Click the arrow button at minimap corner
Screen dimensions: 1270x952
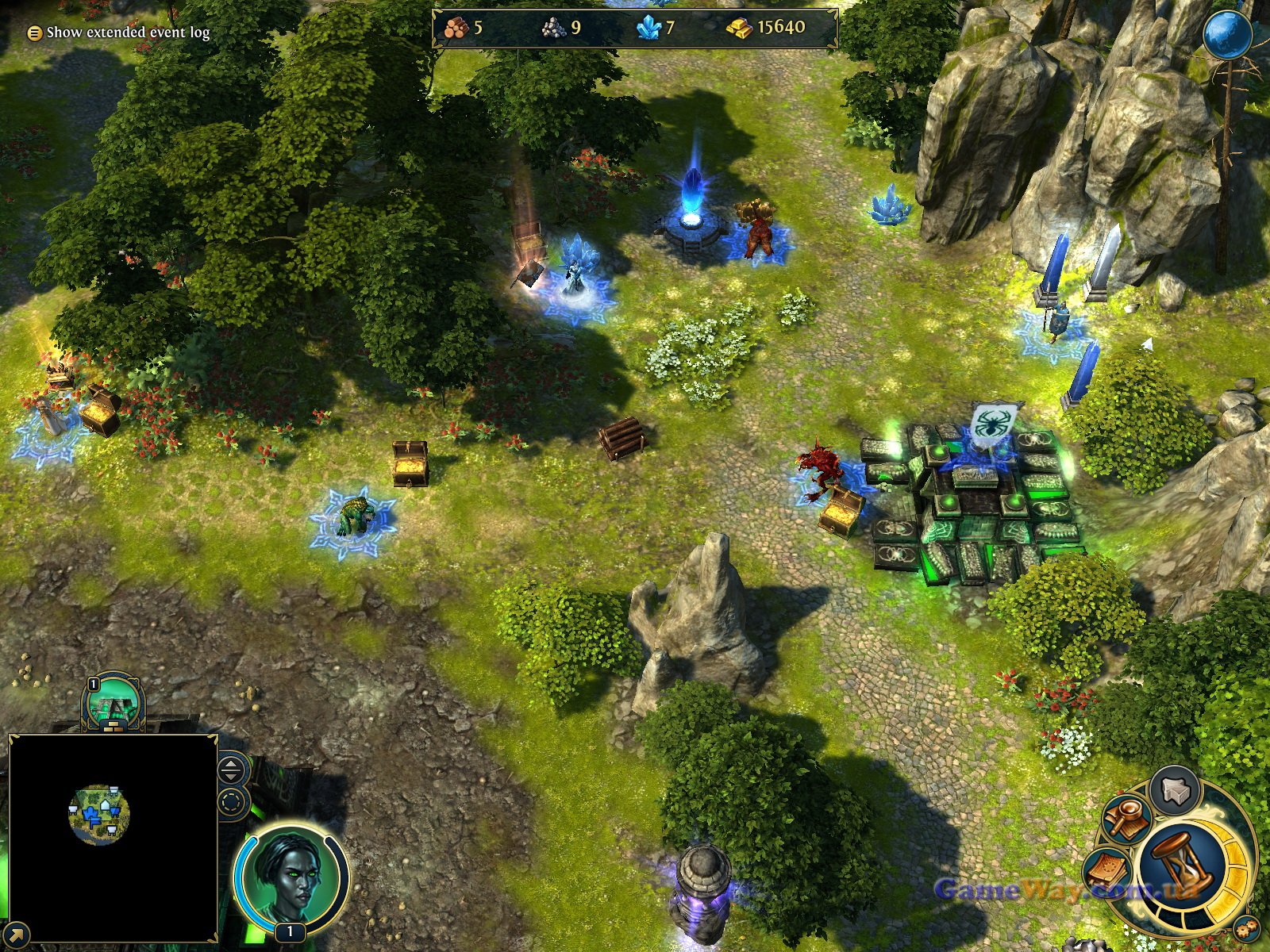click(16, 933)
